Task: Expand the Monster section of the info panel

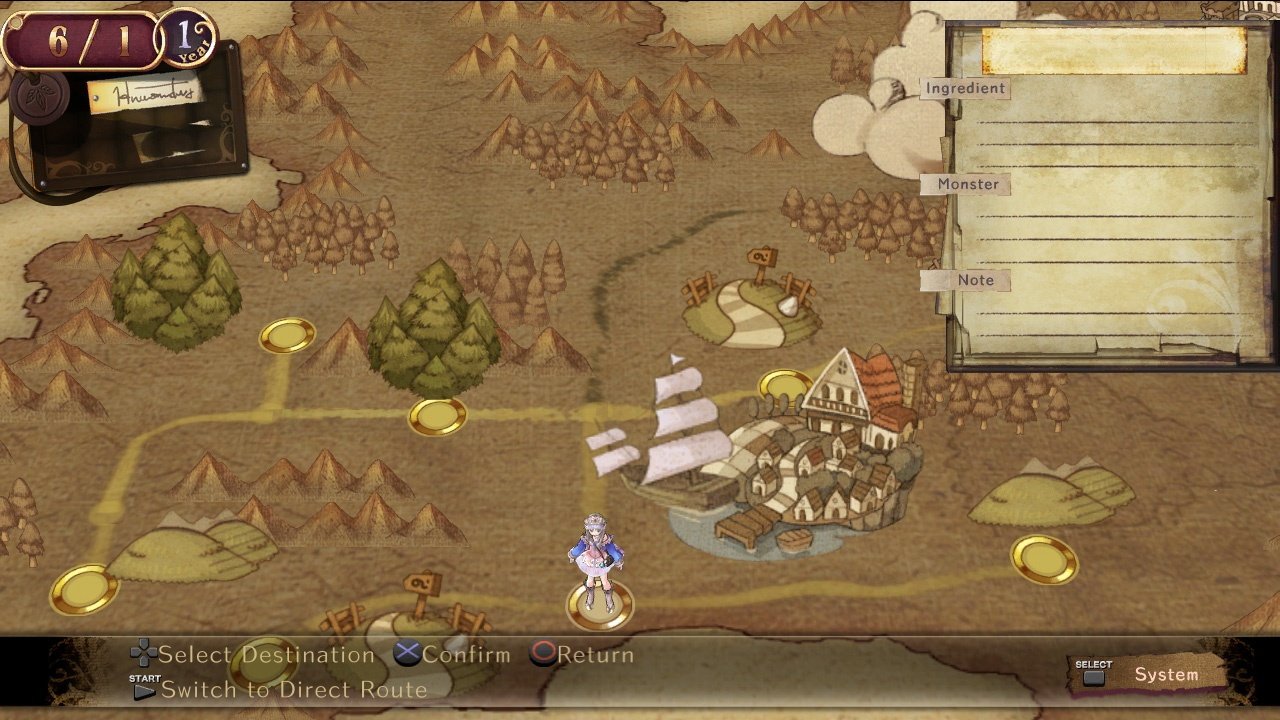Action: tap(966, 184)
